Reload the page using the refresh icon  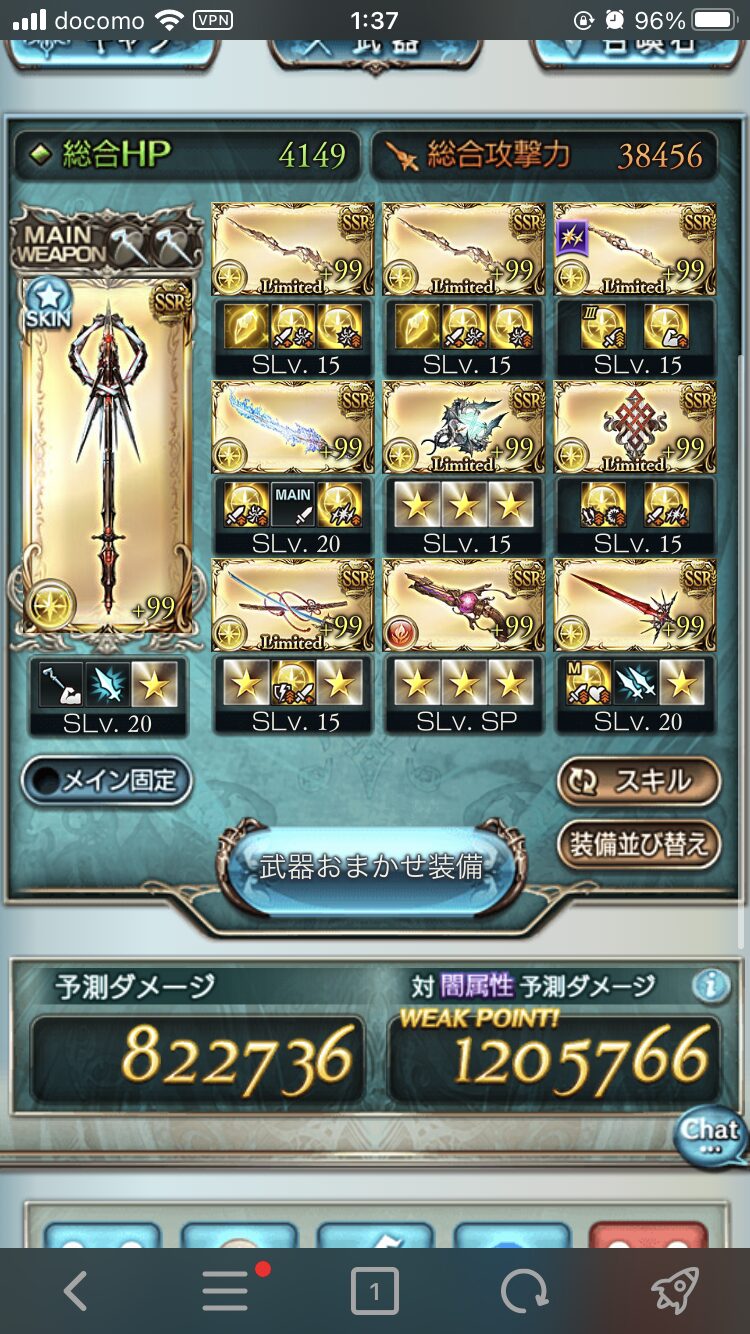(524, 1292)
